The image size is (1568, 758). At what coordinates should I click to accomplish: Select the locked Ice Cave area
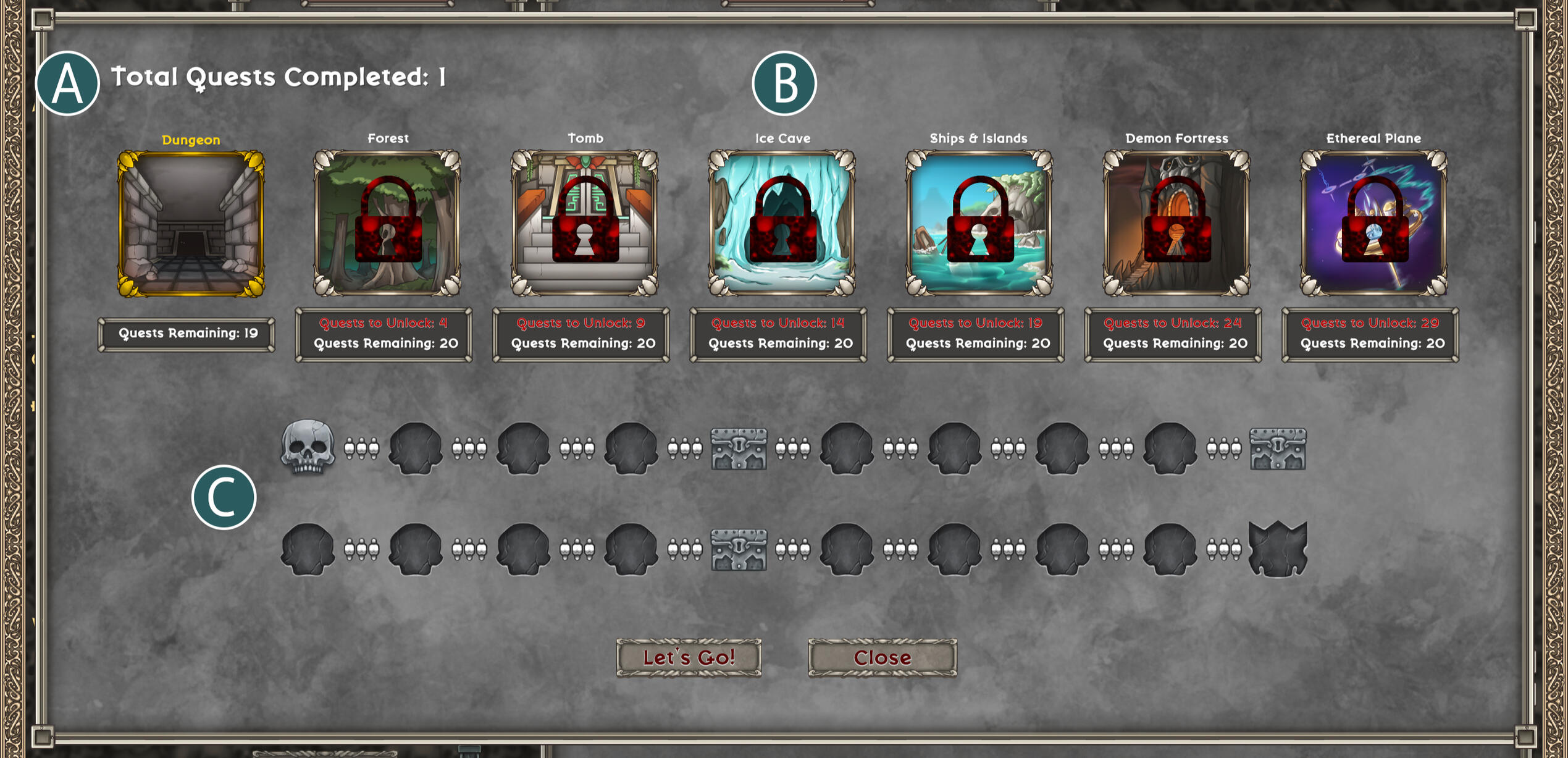[x=782, y=224]
